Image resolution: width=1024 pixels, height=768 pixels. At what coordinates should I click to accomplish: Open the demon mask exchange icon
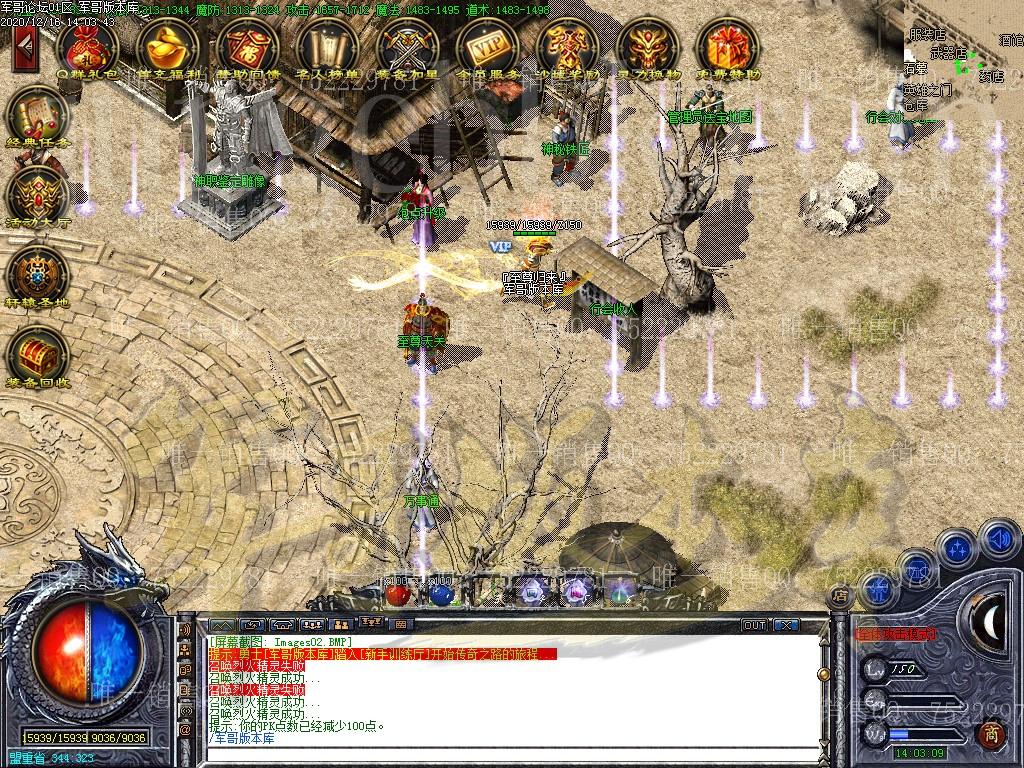(x=647, y=46)
